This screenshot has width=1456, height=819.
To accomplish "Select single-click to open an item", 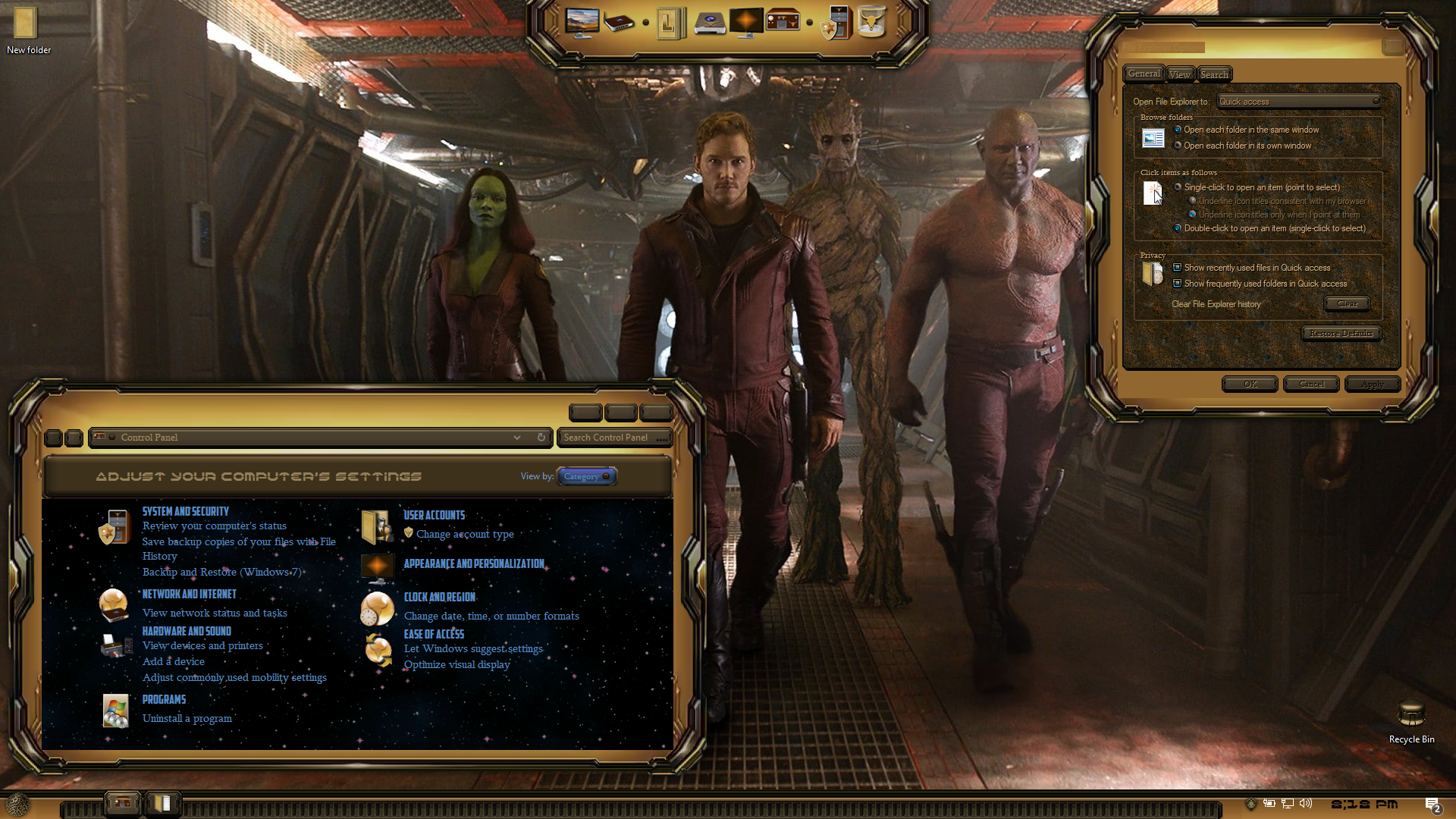I will point(1178,187).
